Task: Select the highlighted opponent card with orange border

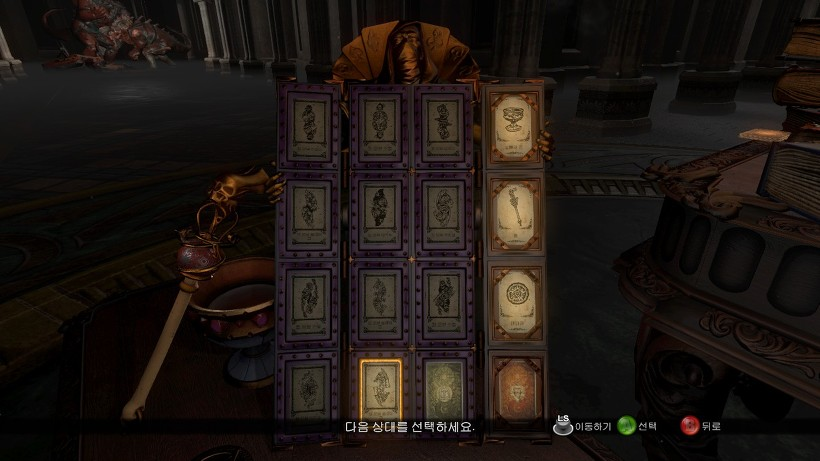Action: 379,393
